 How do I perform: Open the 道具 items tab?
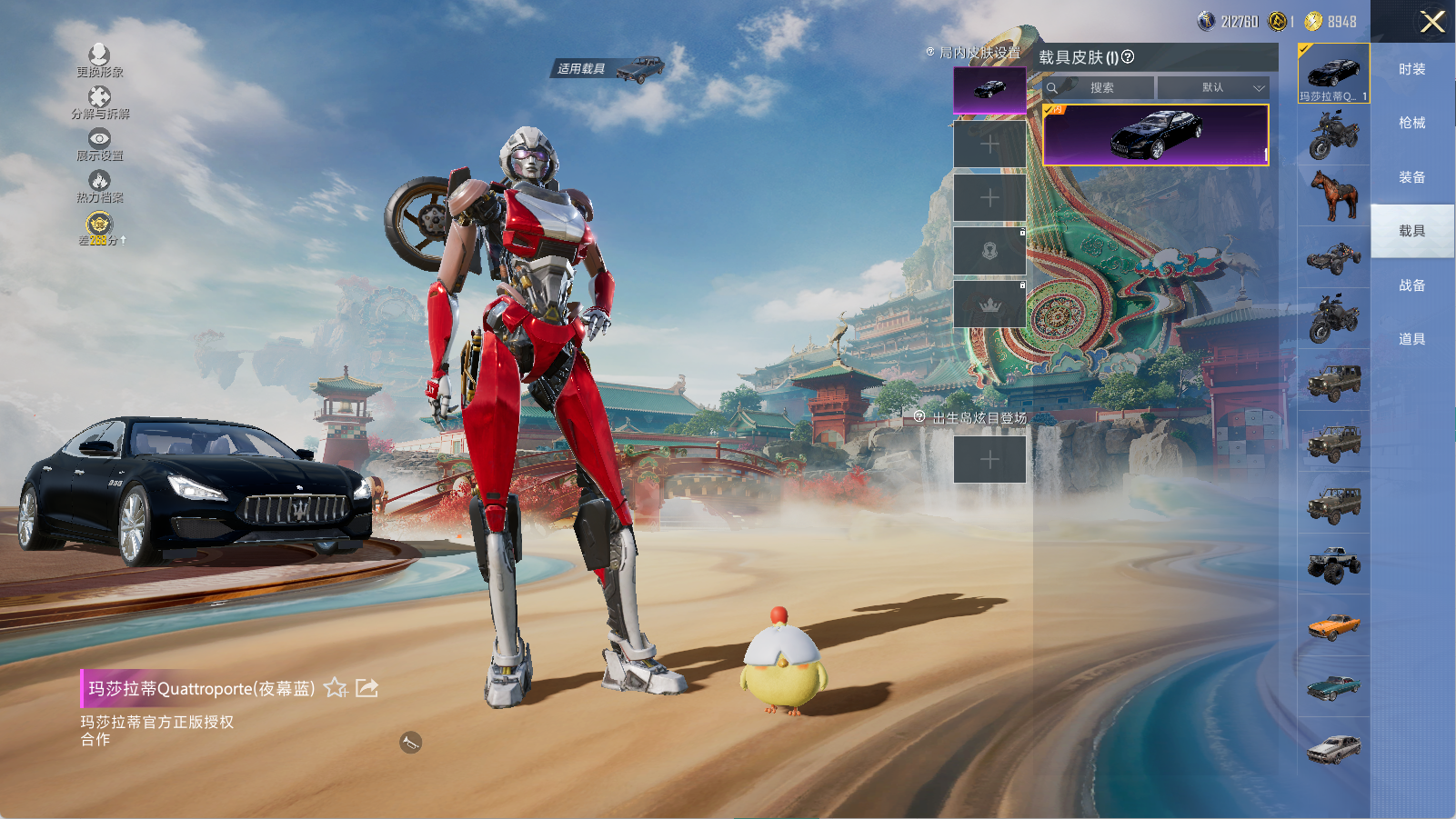pos(1411,339)
